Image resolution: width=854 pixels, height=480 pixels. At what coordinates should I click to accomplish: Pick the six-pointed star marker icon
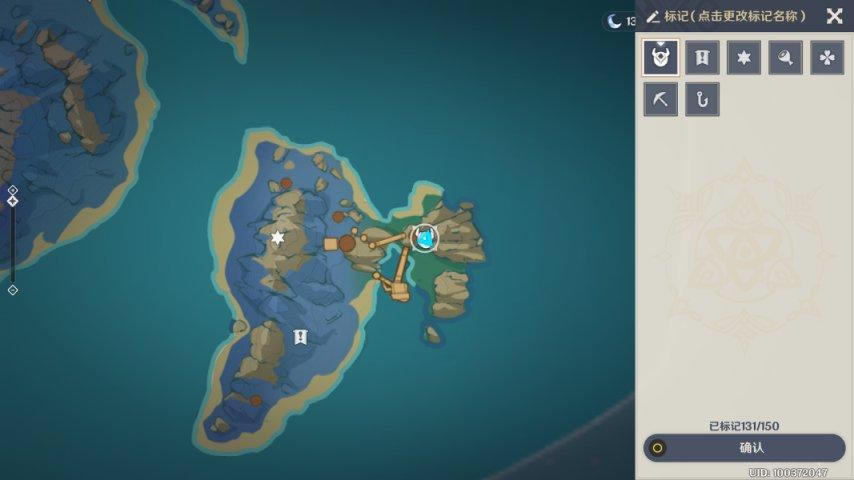click(x=743, y=58)
